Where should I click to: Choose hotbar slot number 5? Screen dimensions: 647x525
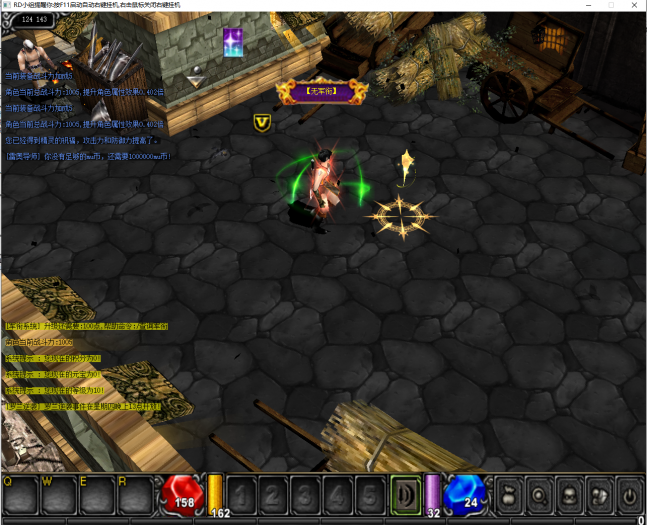click(x=369, y=495)
